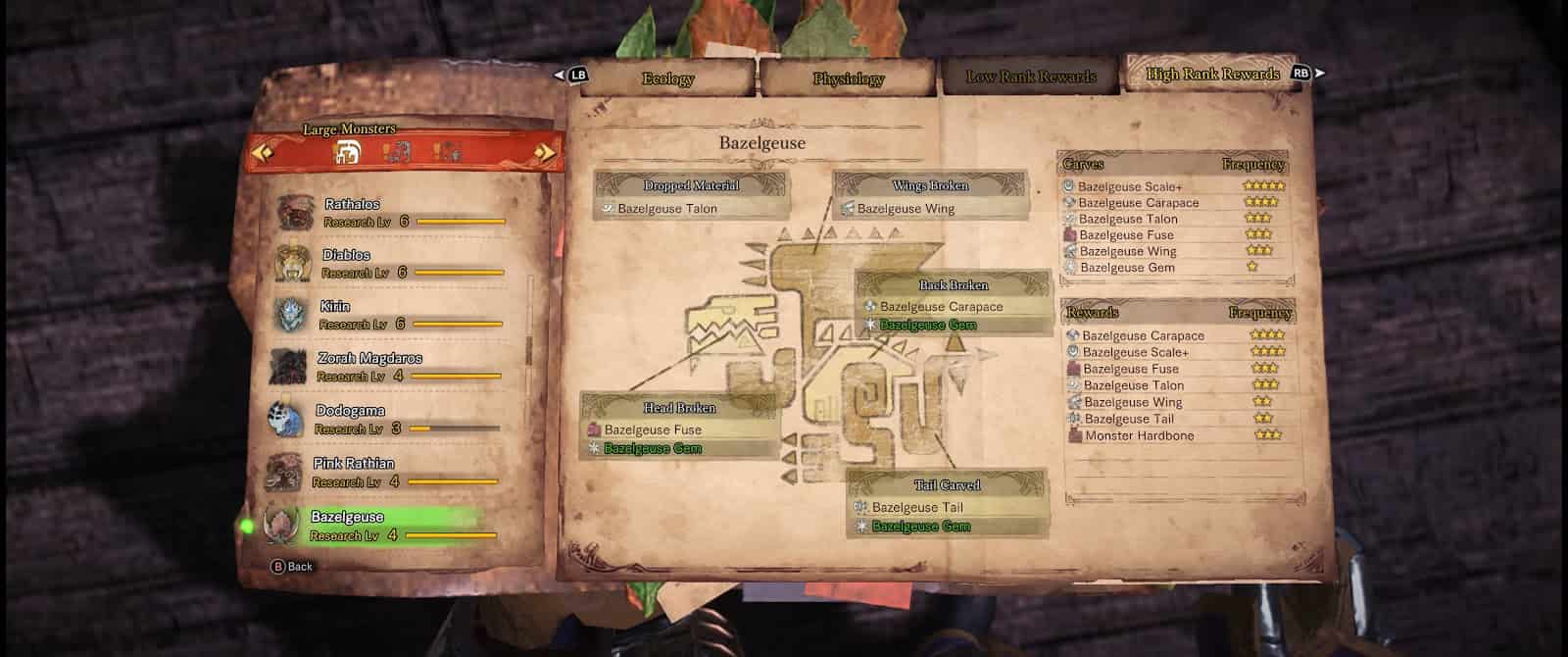
Task: Switch to the Ecology tab
Action: 667,78
